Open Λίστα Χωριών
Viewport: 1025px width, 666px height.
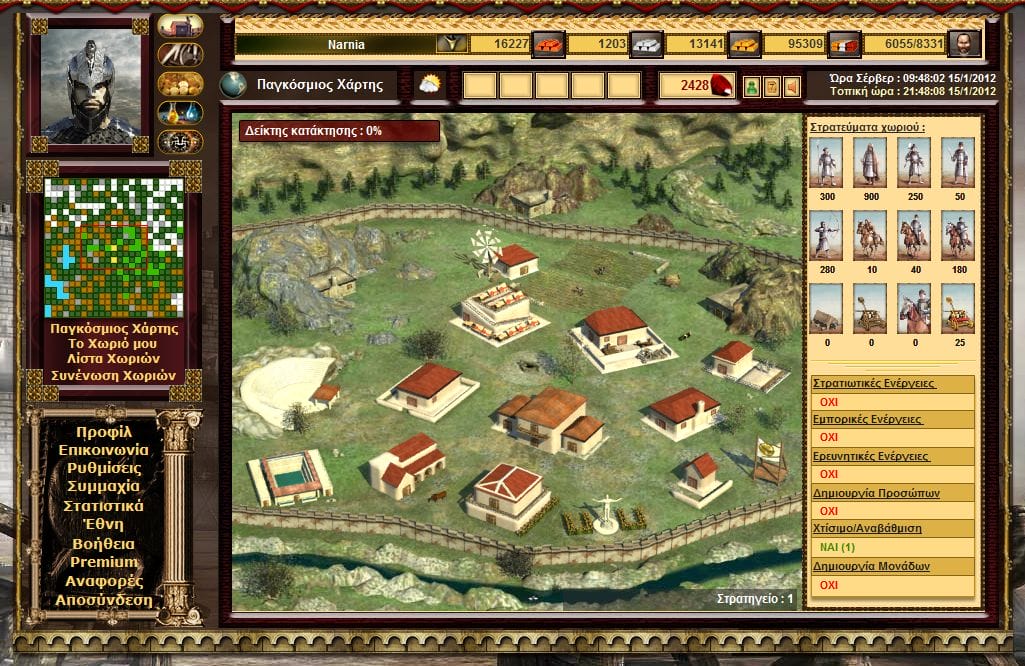tap(114, 359)
